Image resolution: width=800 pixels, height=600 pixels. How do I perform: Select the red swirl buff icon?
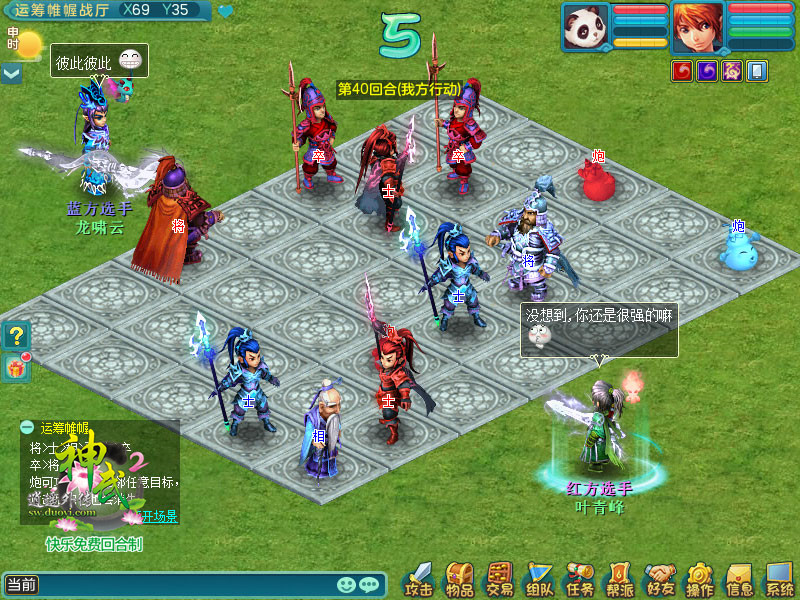682,71
